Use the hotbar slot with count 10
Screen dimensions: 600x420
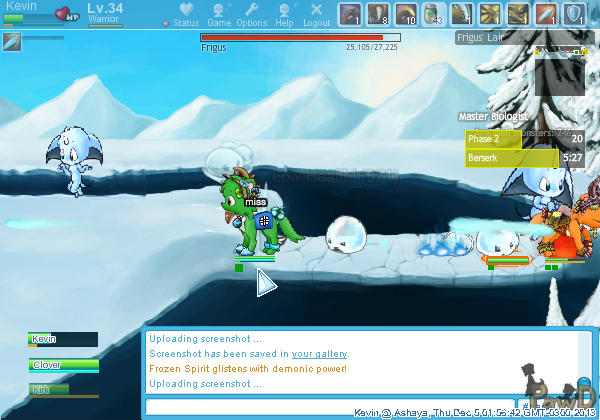(406, 14)
